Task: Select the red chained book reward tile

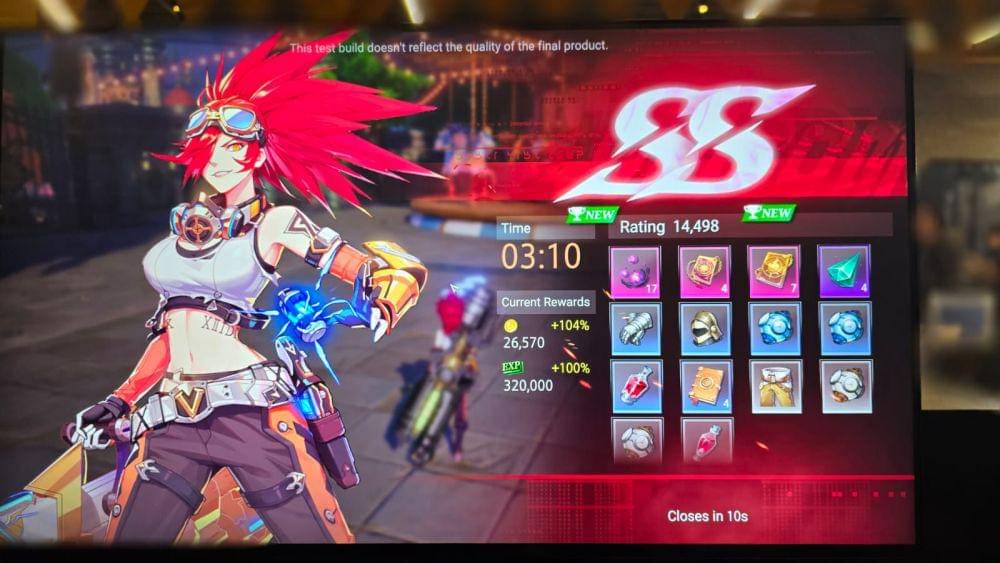Action: tap(705, 272)
